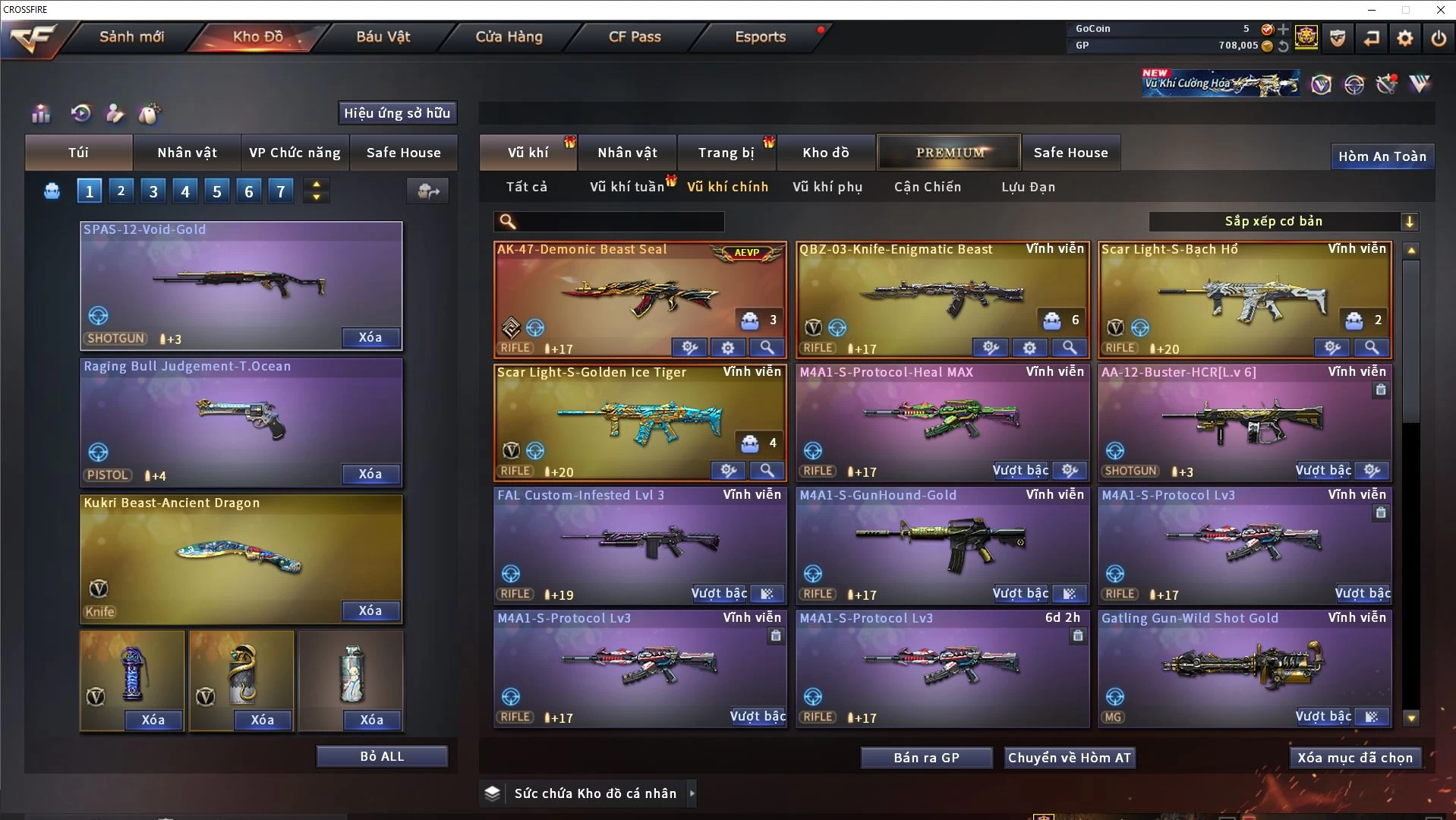The image size is (1456, 820).
Task: Switch to the CF Pass page
Action: click(x=635, y=36)
